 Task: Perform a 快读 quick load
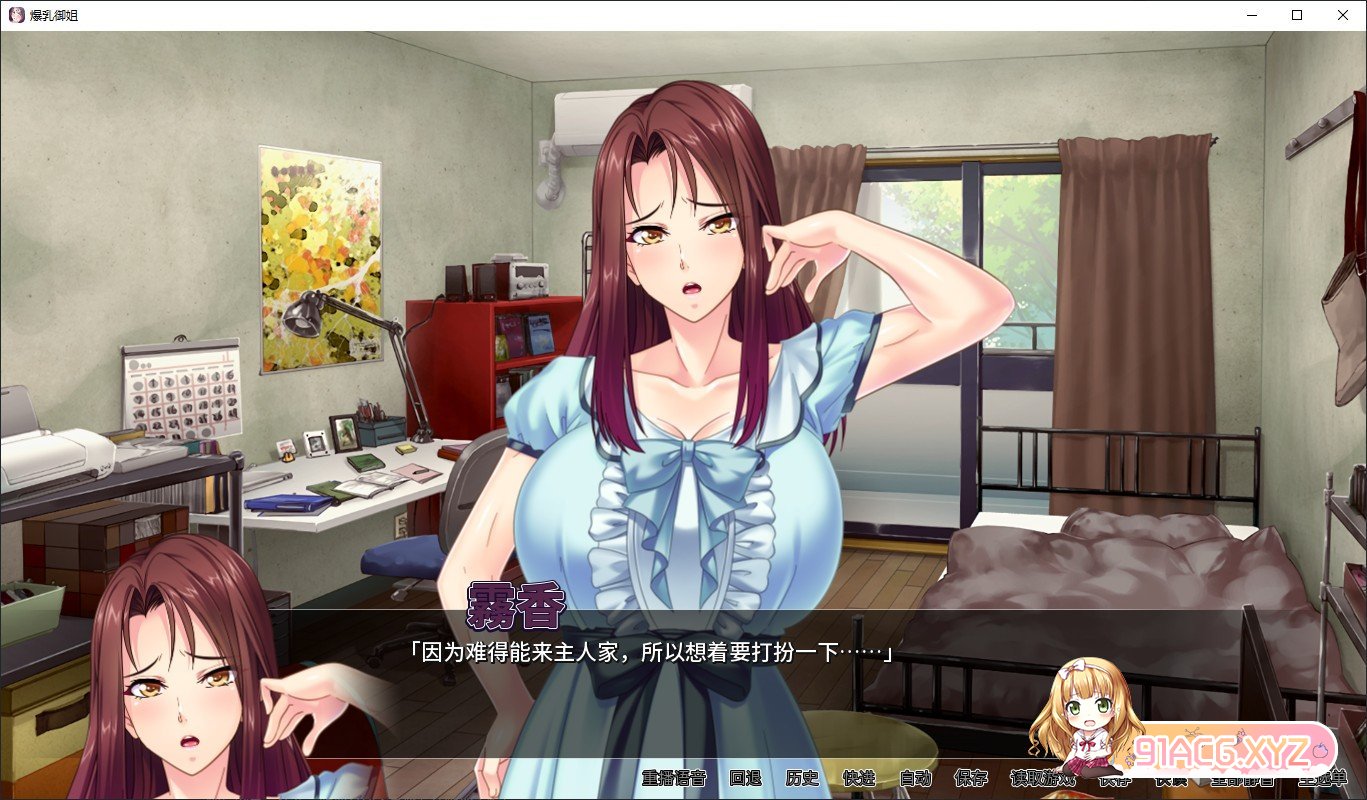pos(1172,784)
